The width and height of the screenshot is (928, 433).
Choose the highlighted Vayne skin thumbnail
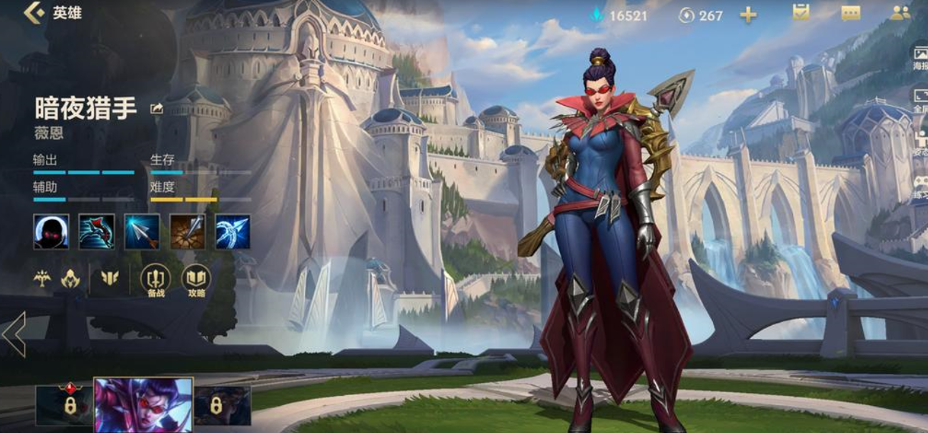(x=143, y=405)
